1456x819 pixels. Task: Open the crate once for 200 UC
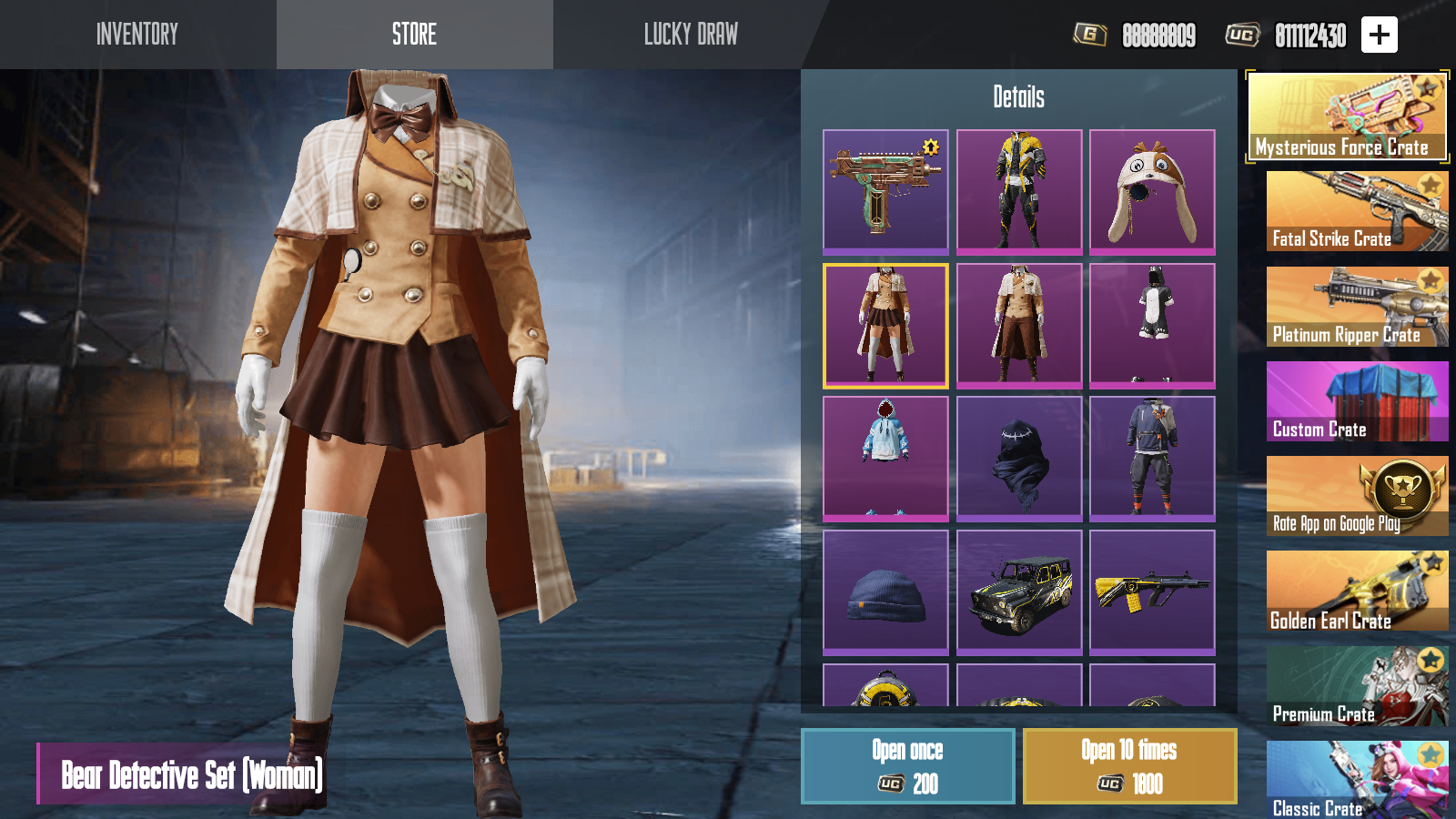907,766
